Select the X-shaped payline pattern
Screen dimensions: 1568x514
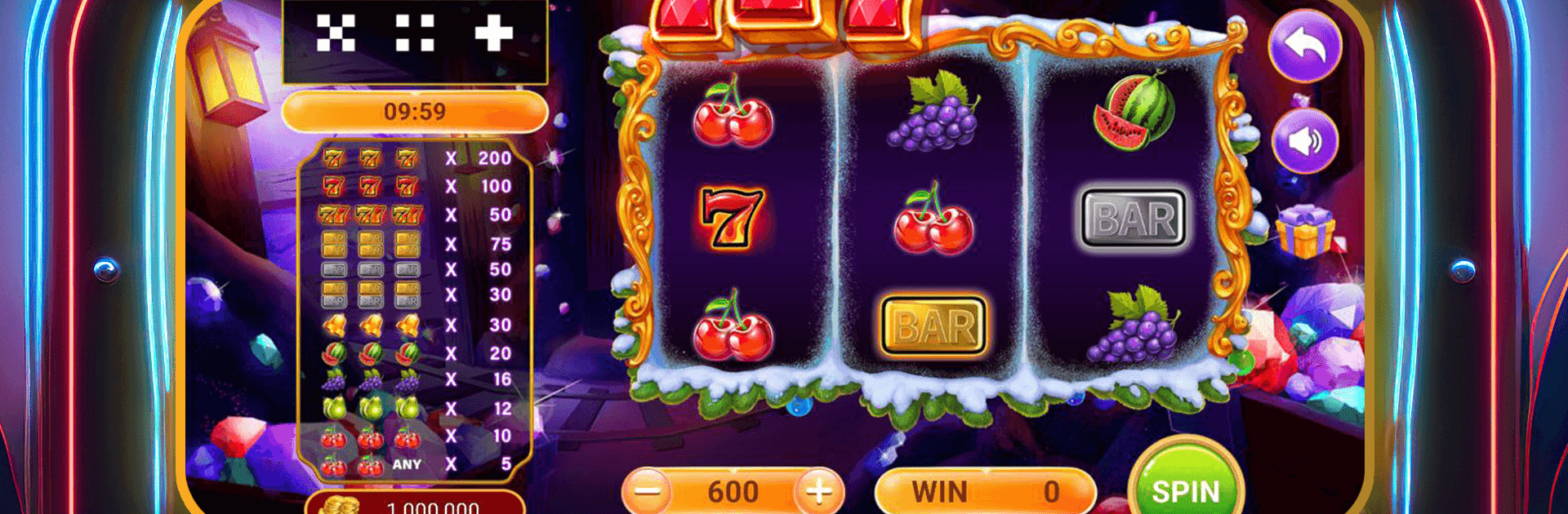pyautogui.click(x=336, y=33)
